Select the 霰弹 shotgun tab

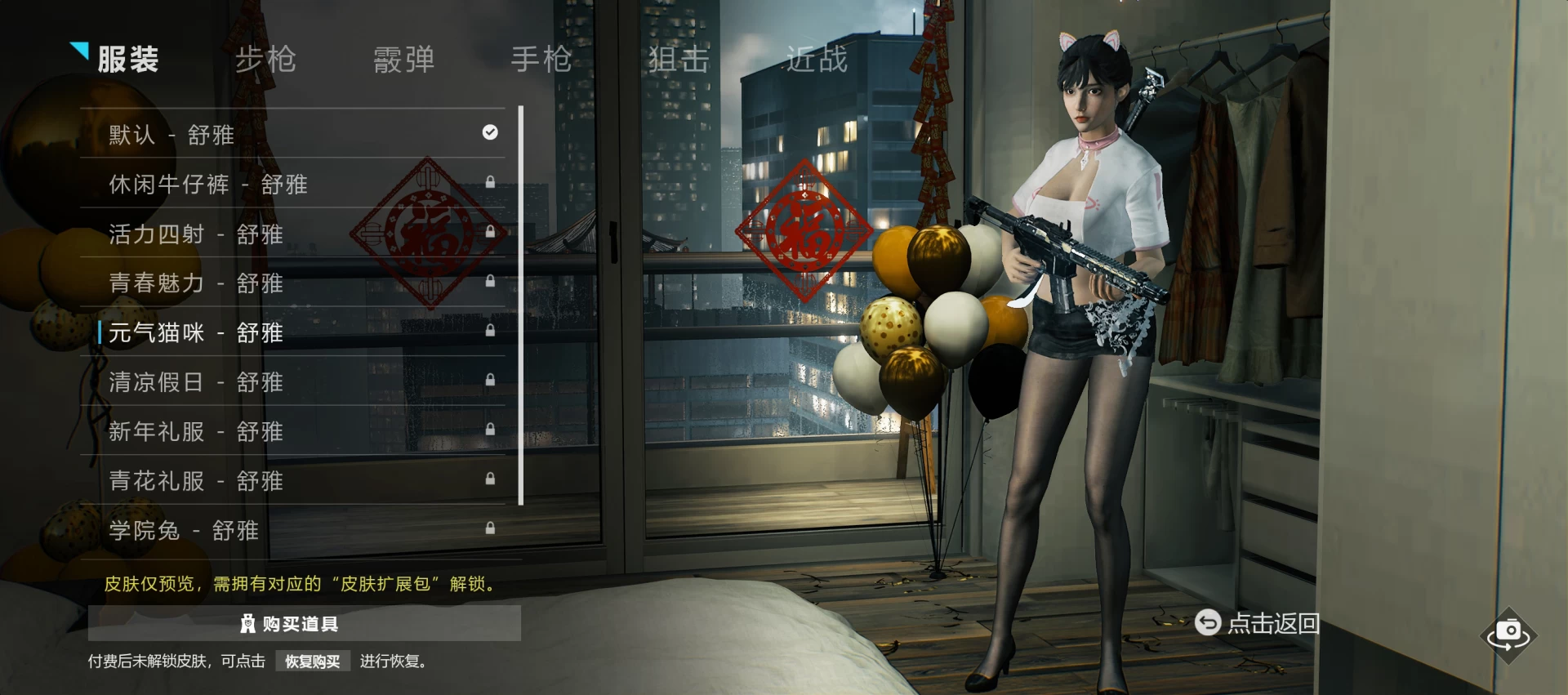[403, 60]
